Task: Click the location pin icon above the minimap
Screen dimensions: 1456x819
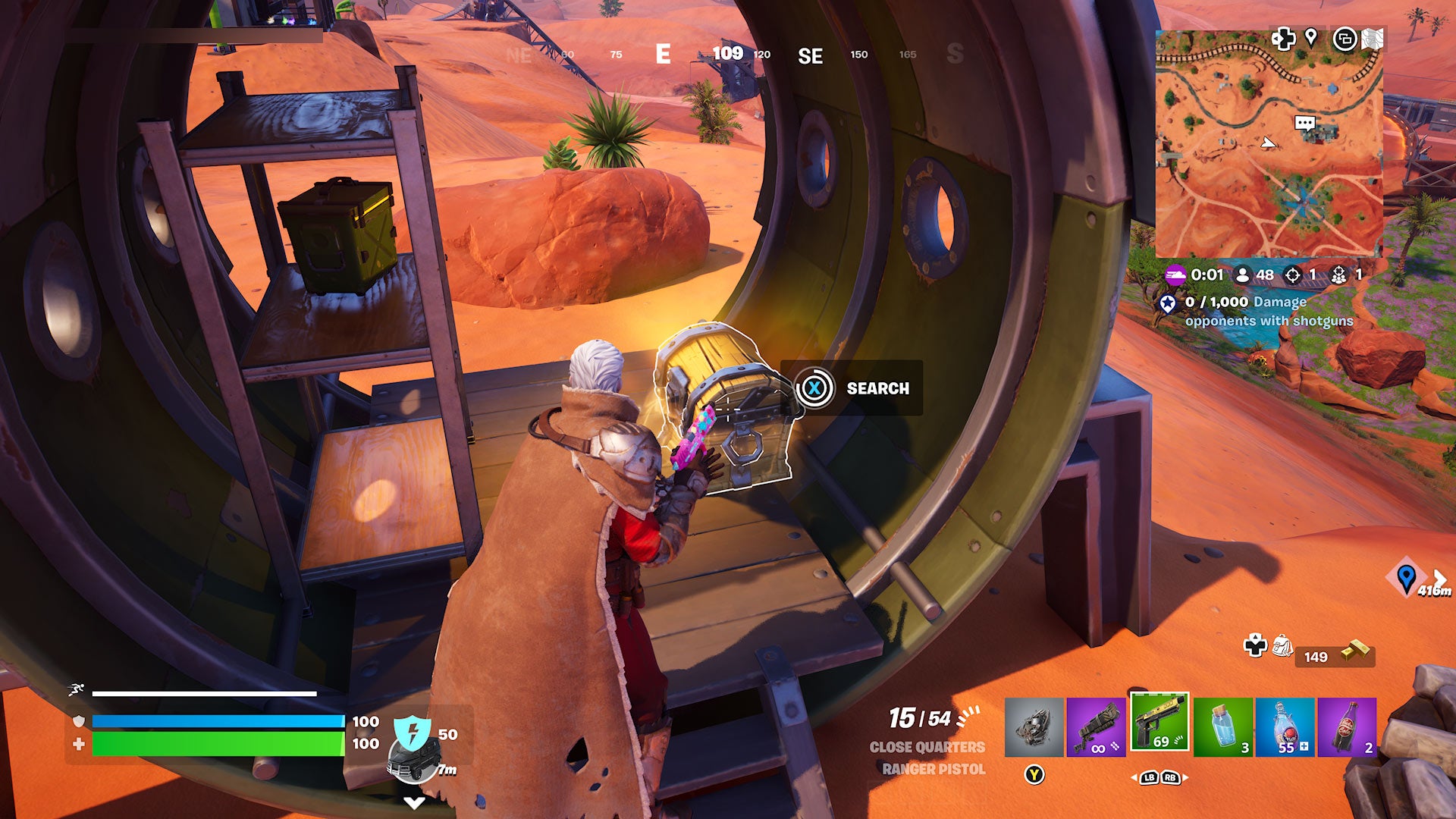Action: click(1312, 38)
